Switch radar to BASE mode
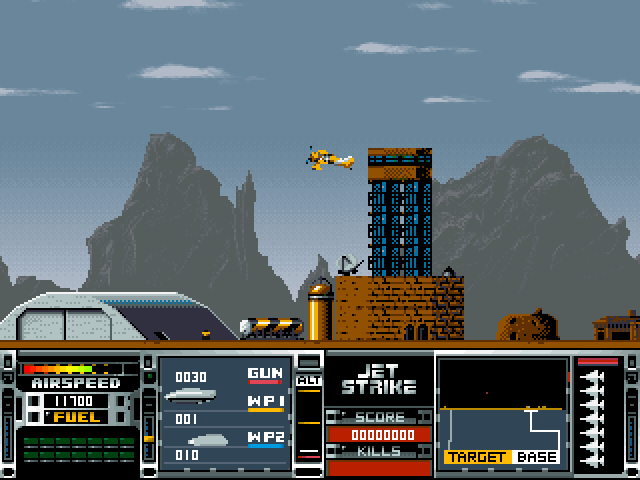 pos(537,457)
